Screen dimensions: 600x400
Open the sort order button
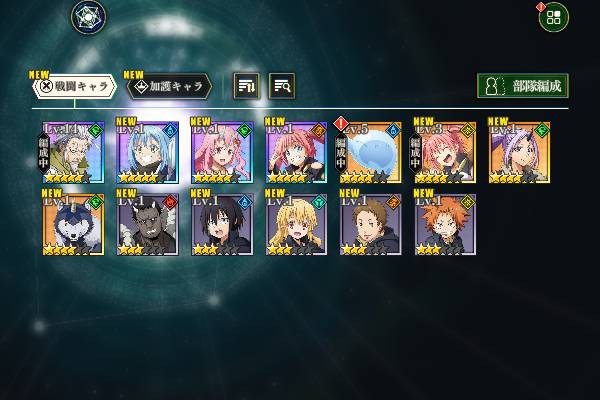[x=246, y=86]
